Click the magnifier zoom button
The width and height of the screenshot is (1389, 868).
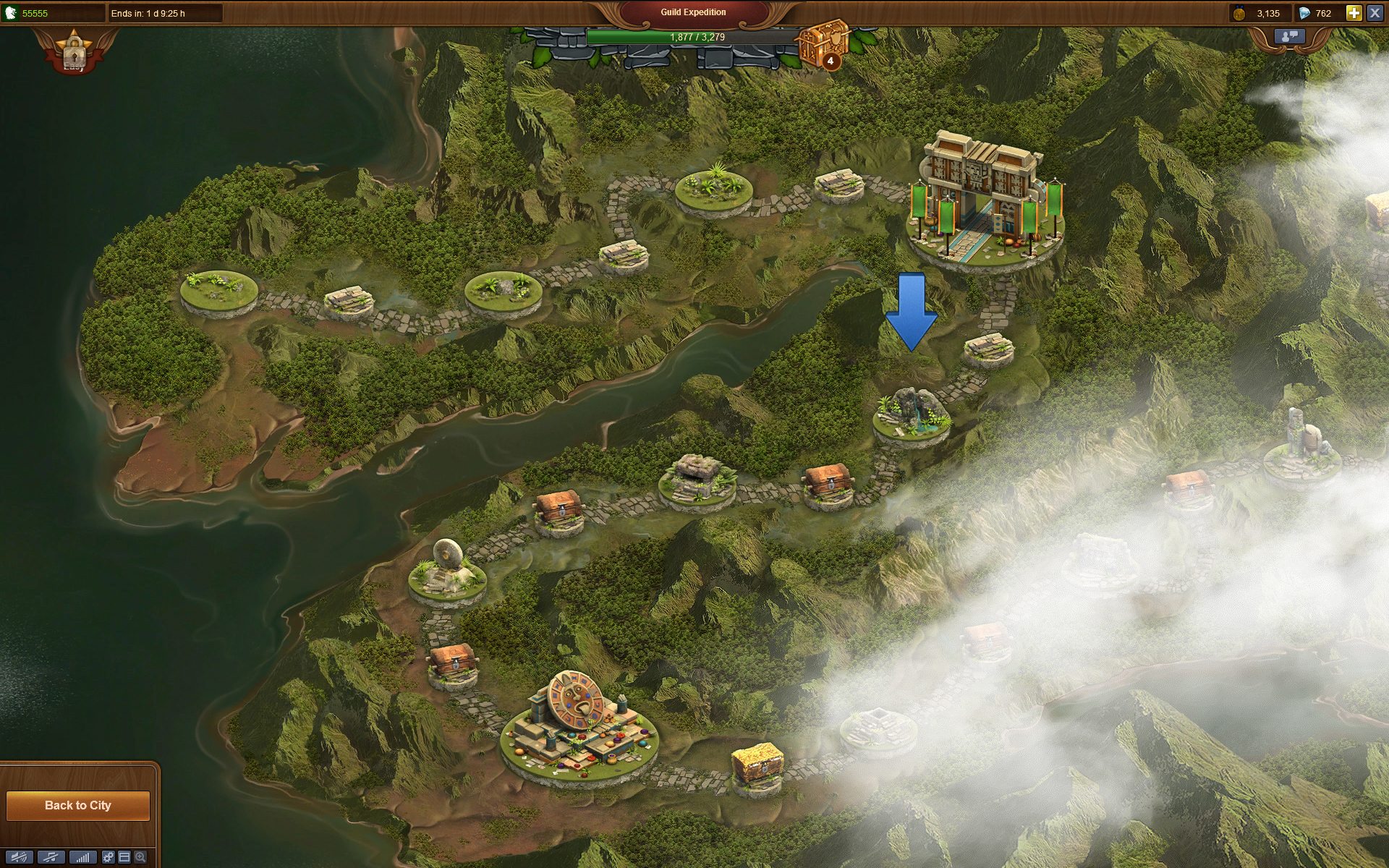pyautogui.click(x=140, y=857)
